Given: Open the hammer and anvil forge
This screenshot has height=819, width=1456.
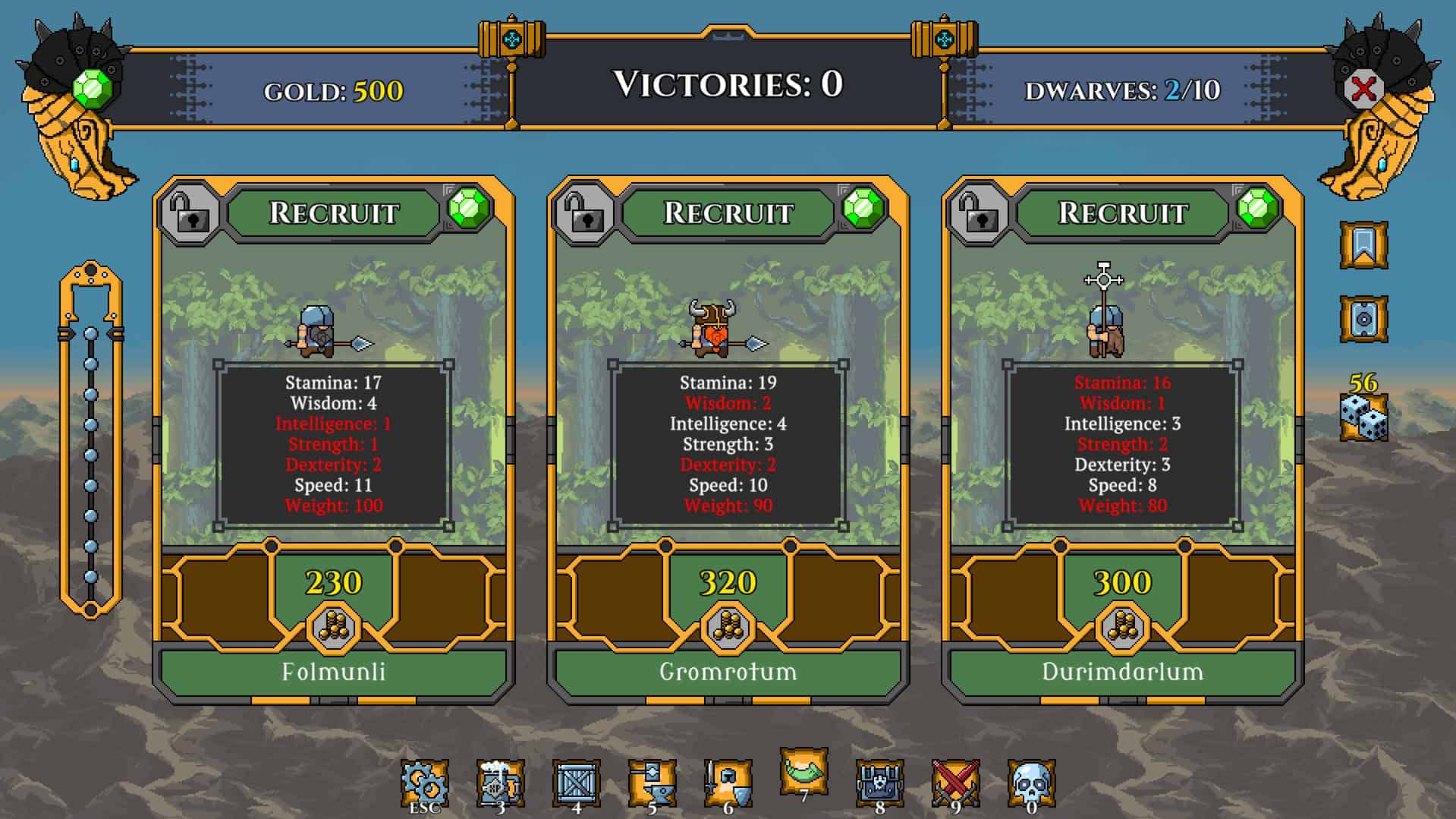Looking at the screenshot, I should (x=652, y=783).
